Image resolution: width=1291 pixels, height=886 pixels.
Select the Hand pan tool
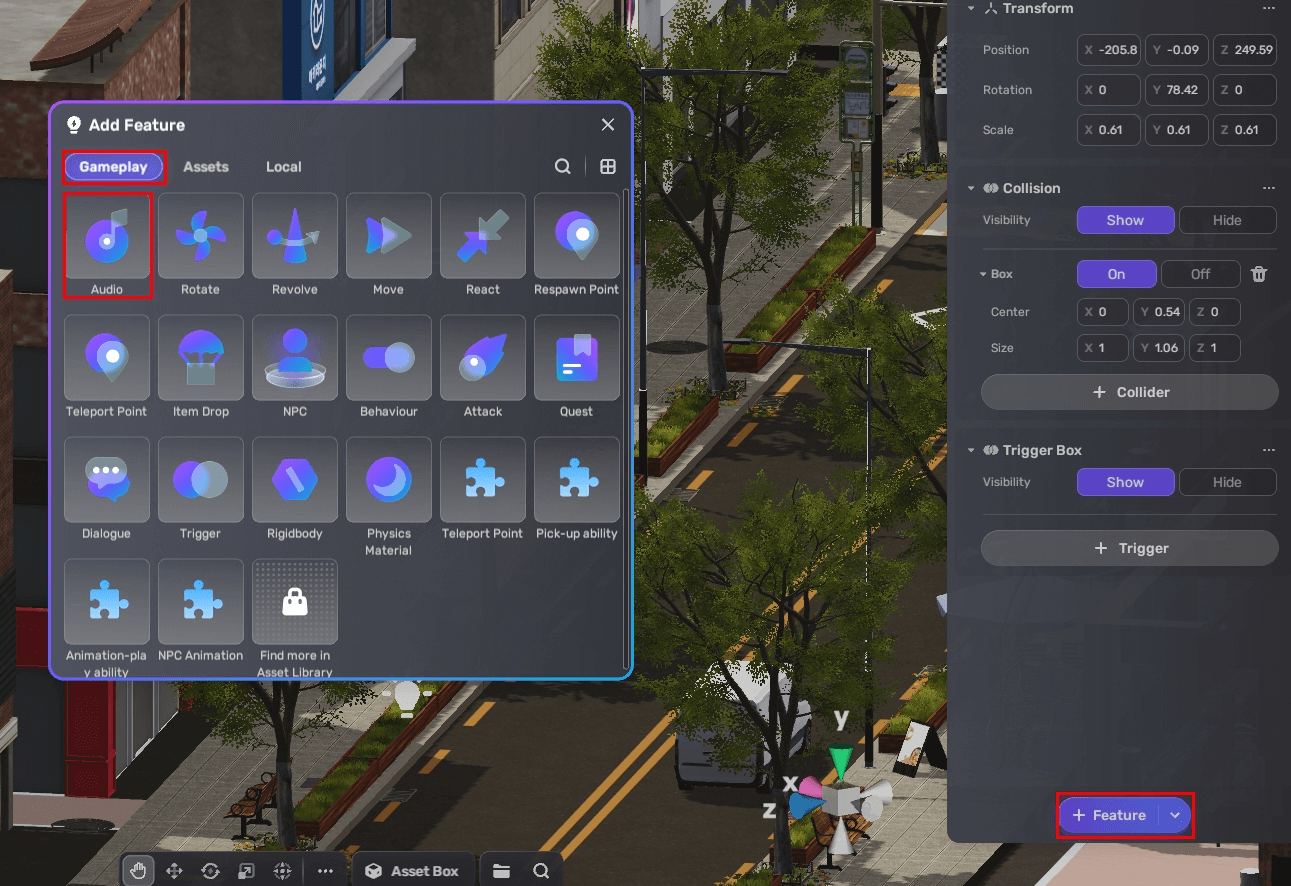point(137,869)
